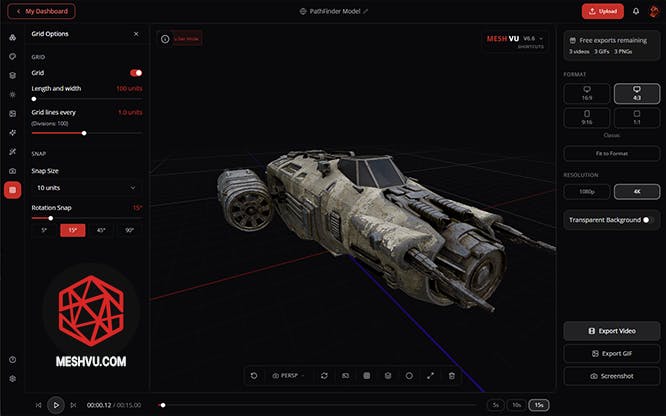Select the 45° rotation snap
This screenshot has width=666, height=416.
100,230
